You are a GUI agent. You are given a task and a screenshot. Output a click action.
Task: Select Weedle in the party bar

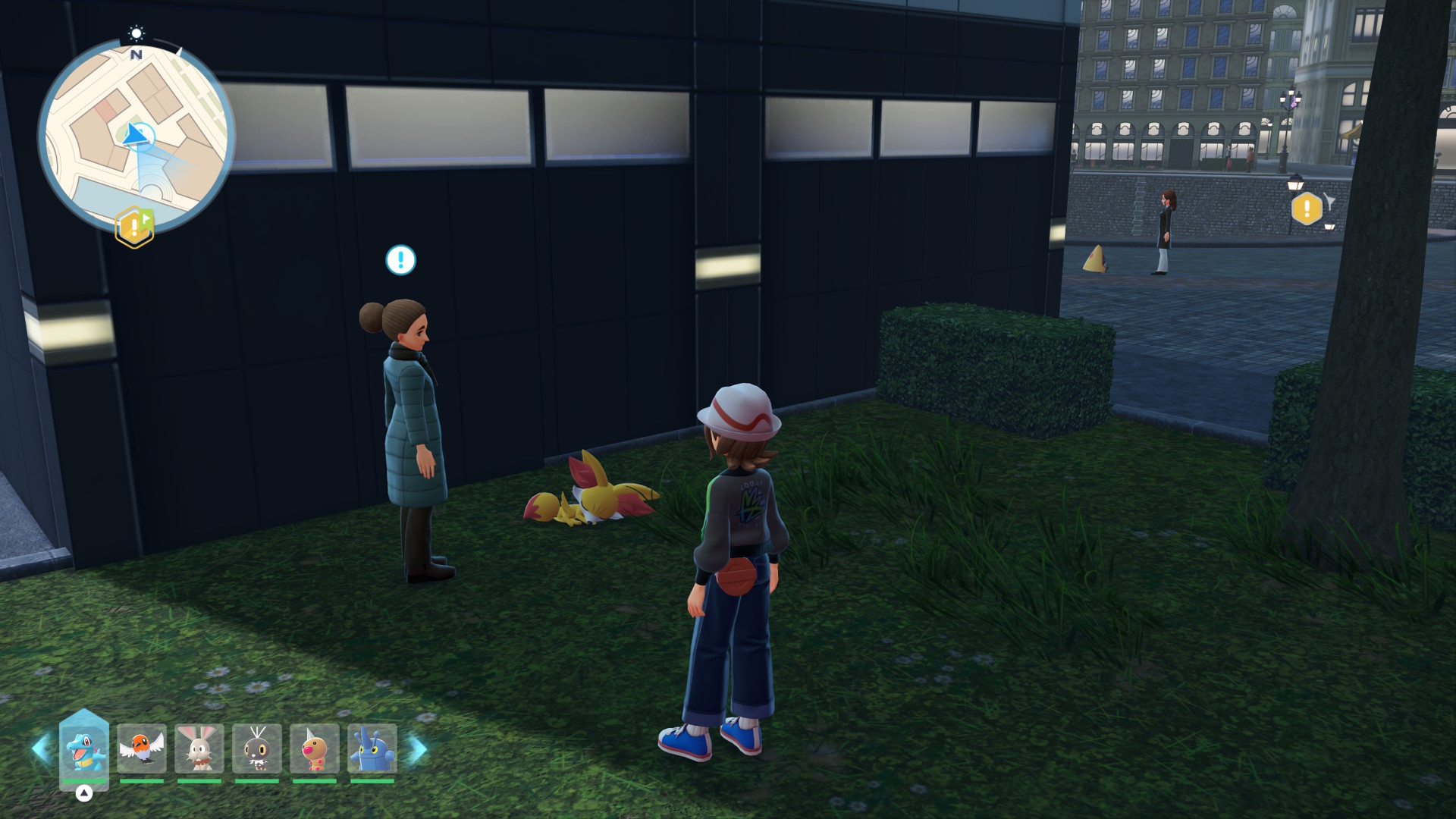[x=315, y=748]
